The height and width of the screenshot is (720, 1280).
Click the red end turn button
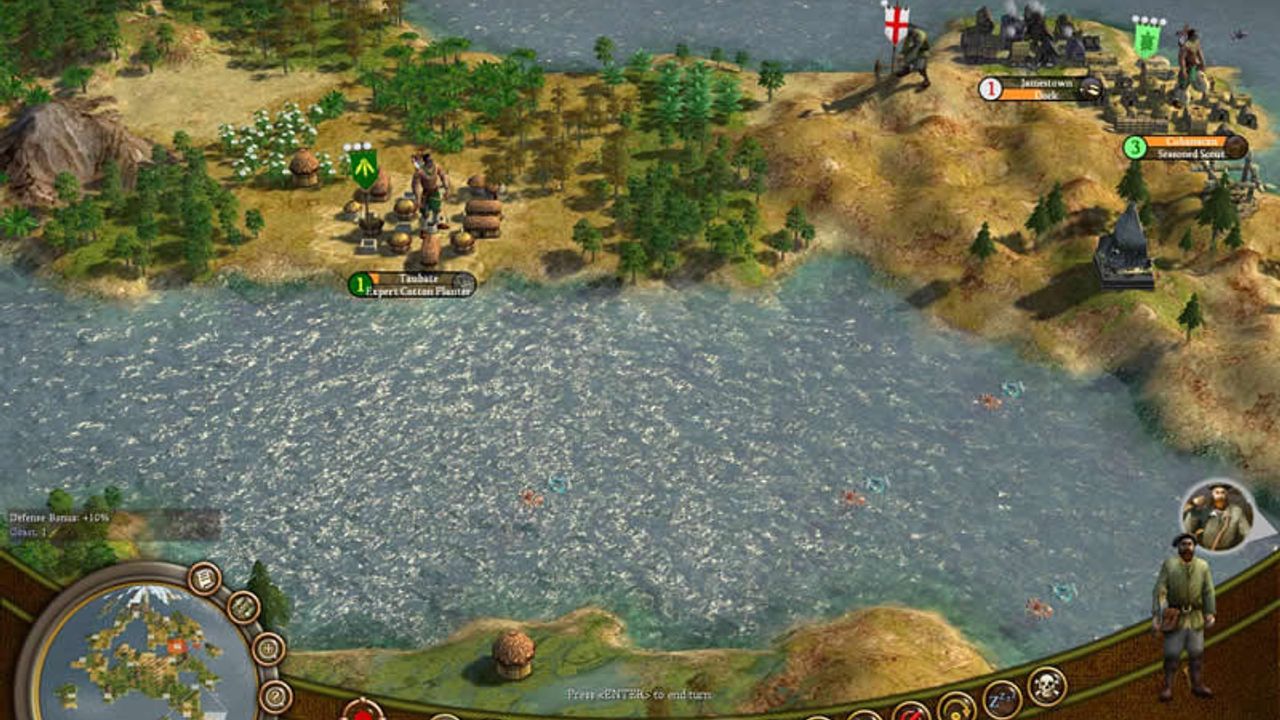362,711
